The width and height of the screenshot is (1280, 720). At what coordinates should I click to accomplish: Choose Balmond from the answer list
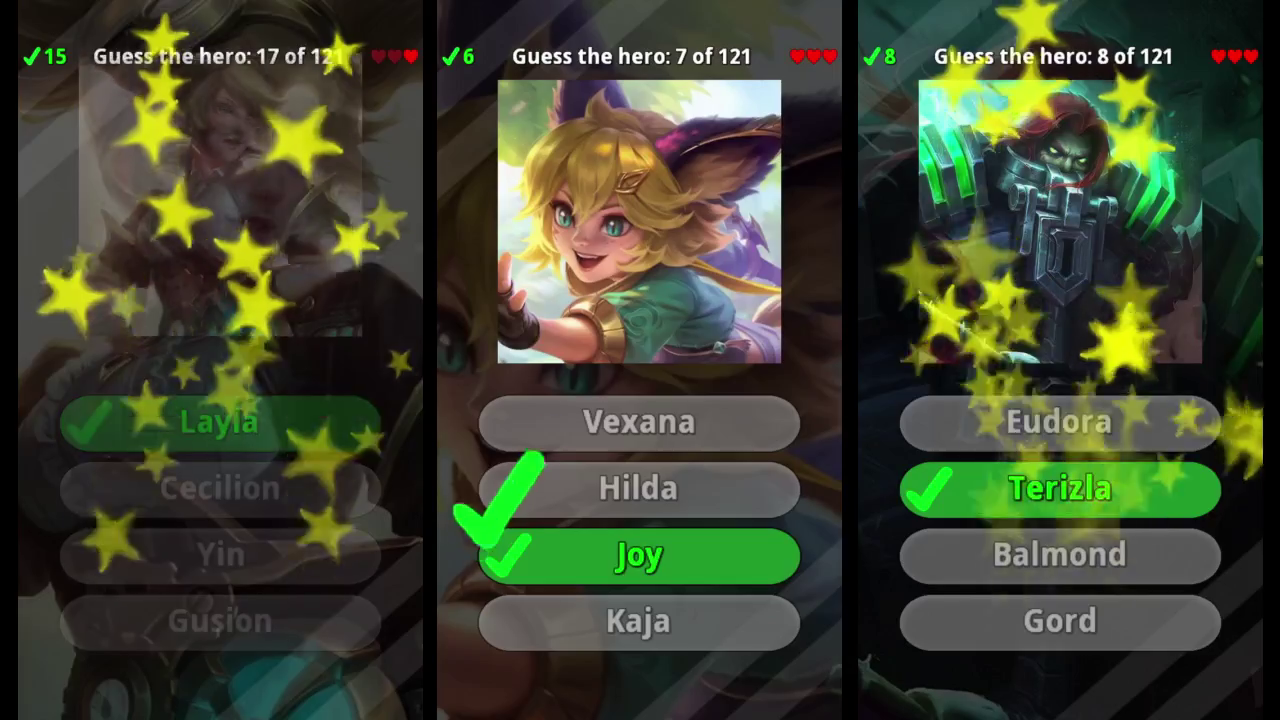pos(1060,556)
